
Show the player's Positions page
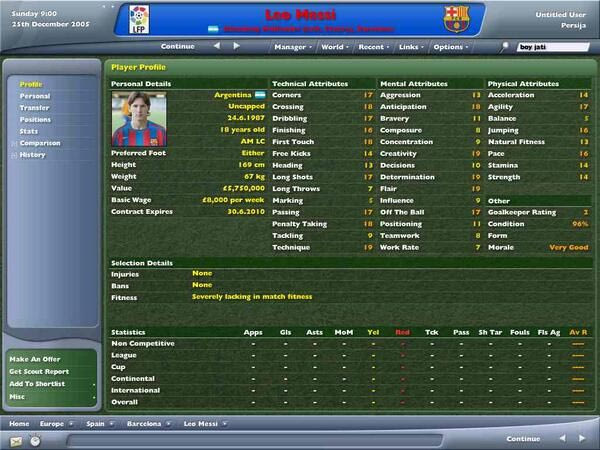coord(36,120)
